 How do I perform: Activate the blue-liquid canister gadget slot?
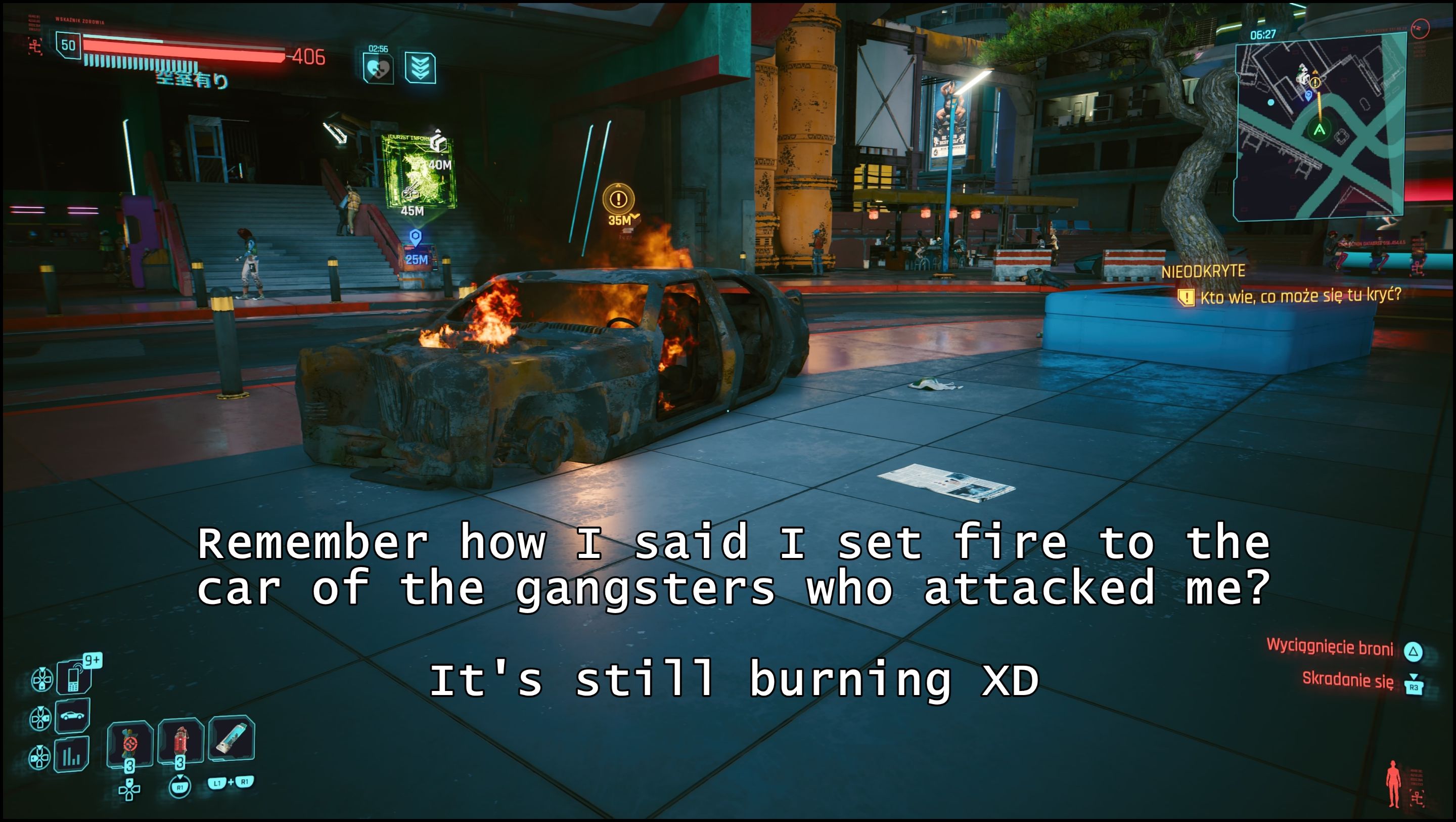coord(232,738)
